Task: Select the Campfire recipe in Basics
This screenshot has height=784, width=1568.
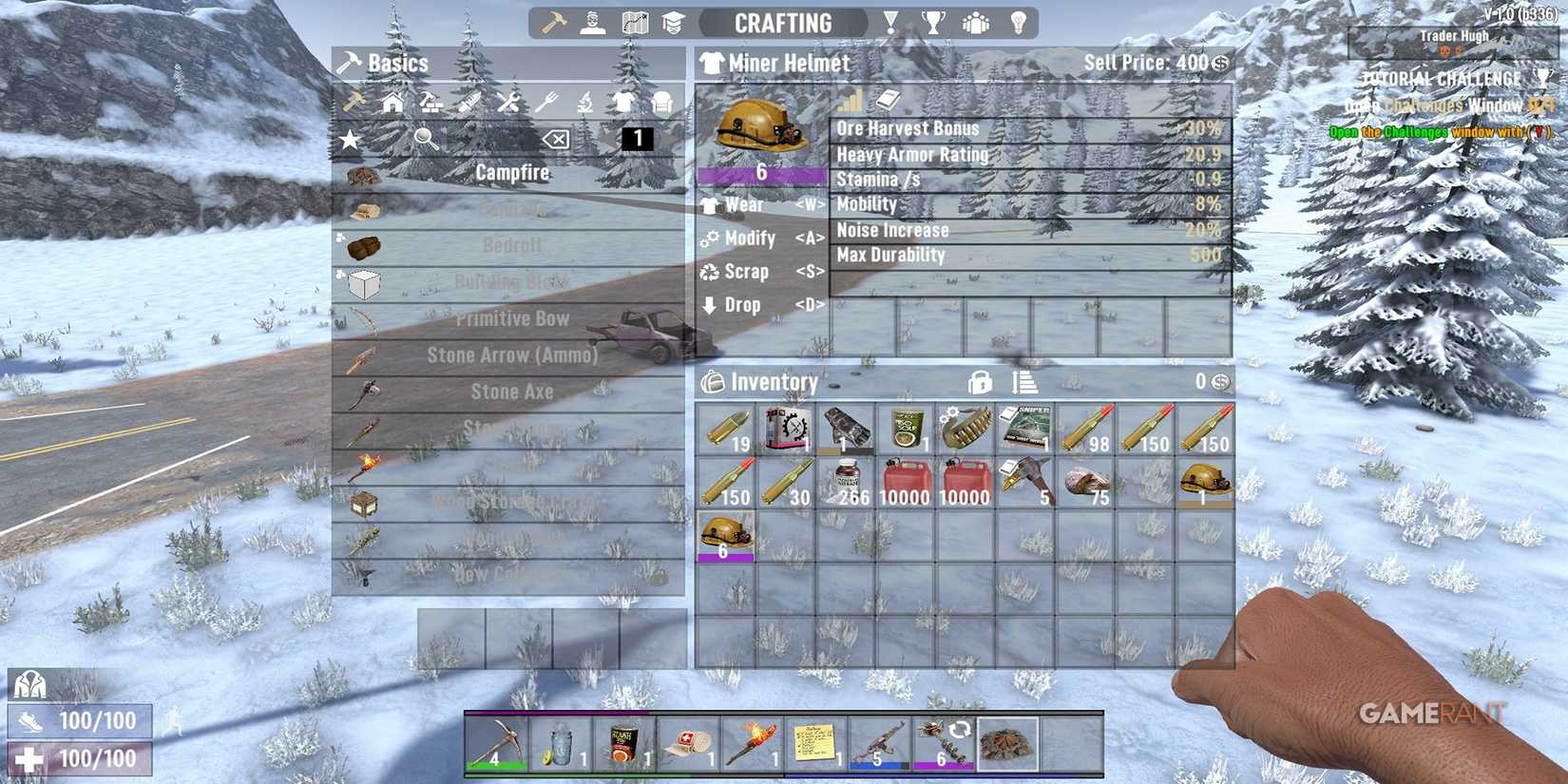Action: 513,174
